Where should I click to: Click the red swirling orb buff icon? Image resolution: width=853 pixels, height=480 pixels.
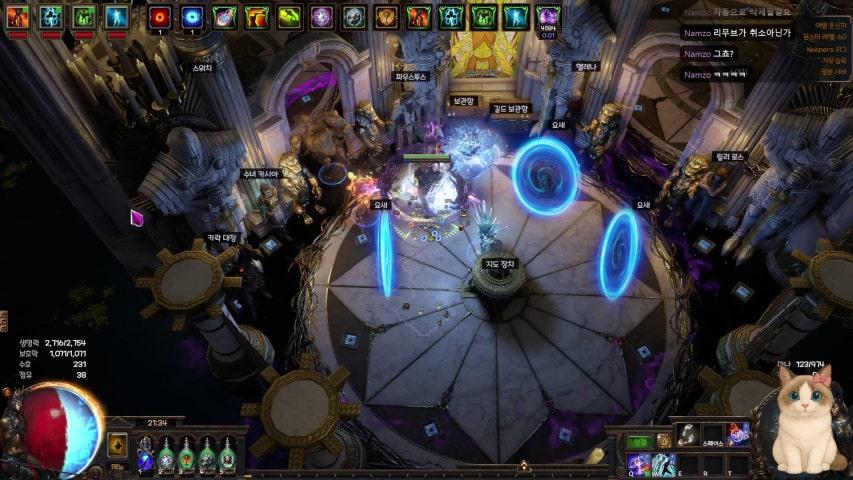click(160, 16)
